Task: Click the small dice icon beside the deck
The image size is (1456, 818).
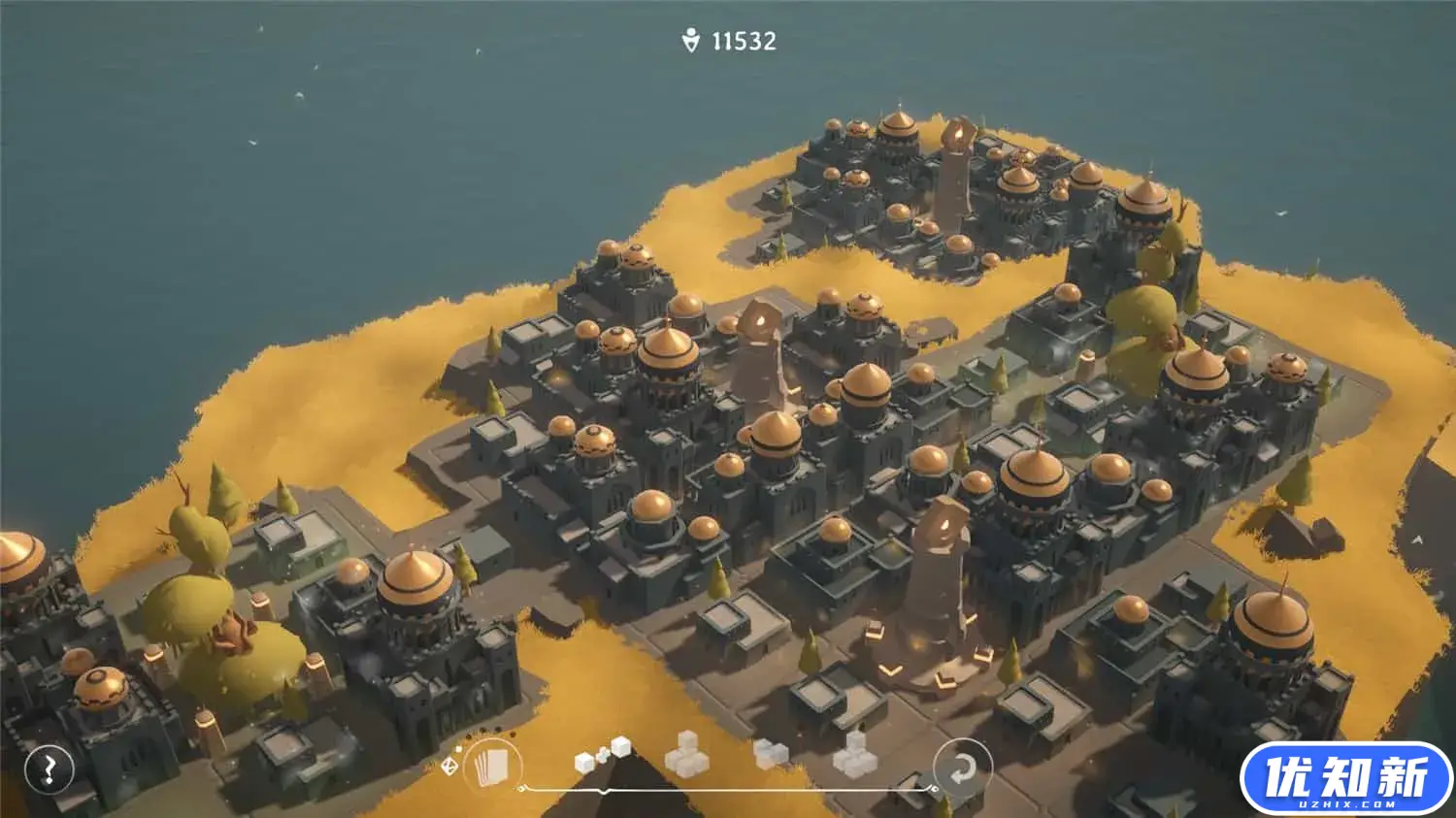Action: coord(449,767)
